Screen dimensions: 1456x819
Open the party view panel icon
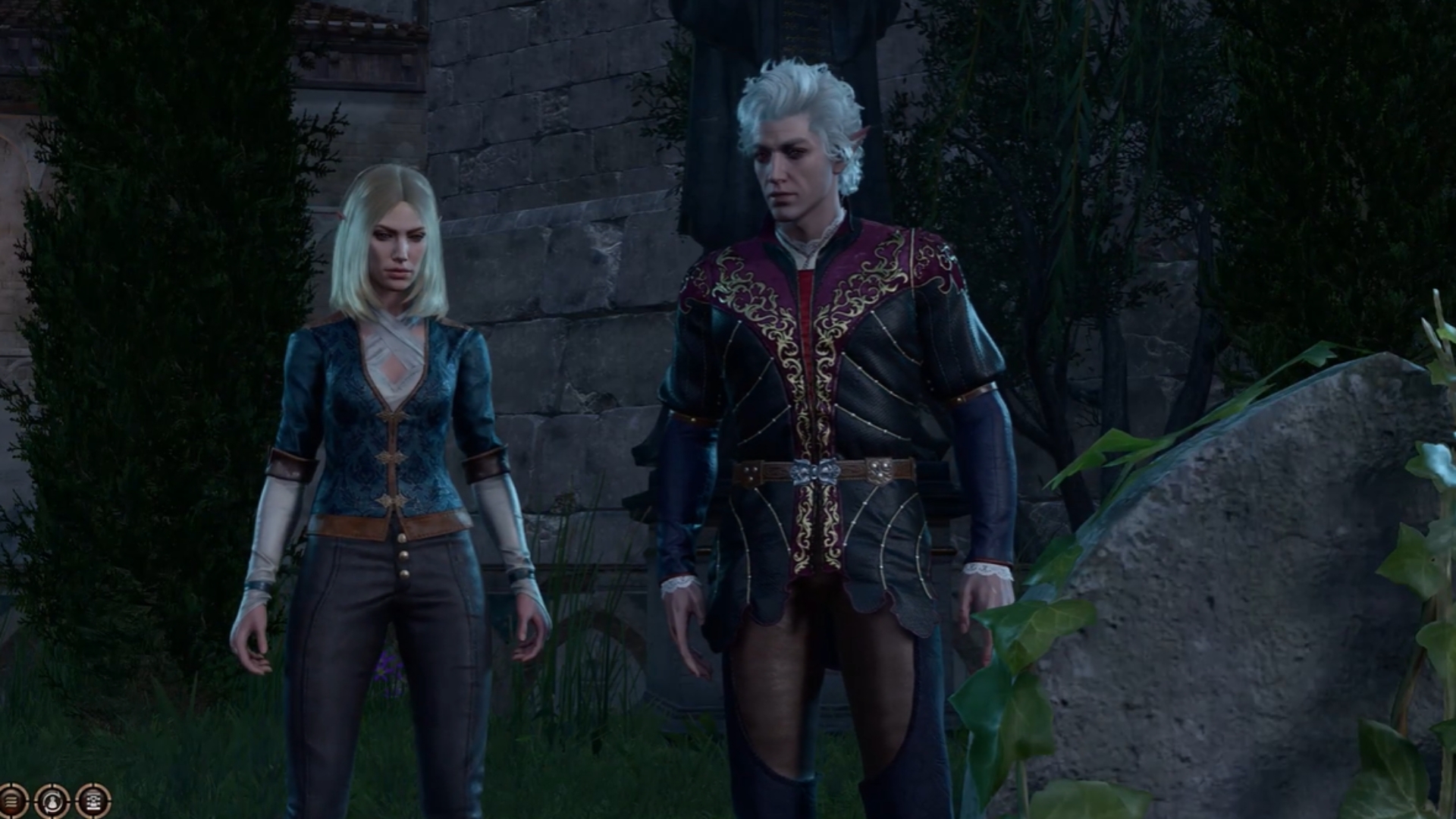[x=93, y=801]
